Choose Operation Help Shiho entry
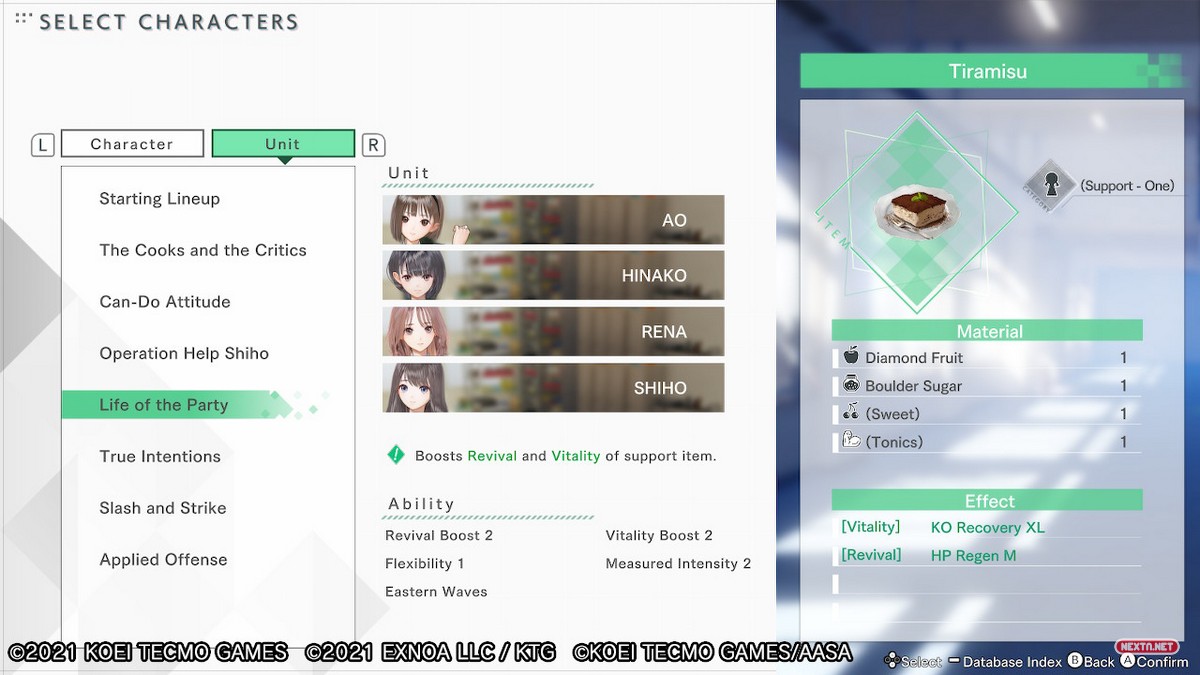Screen dimensions: 1200x675 (184, 353)
